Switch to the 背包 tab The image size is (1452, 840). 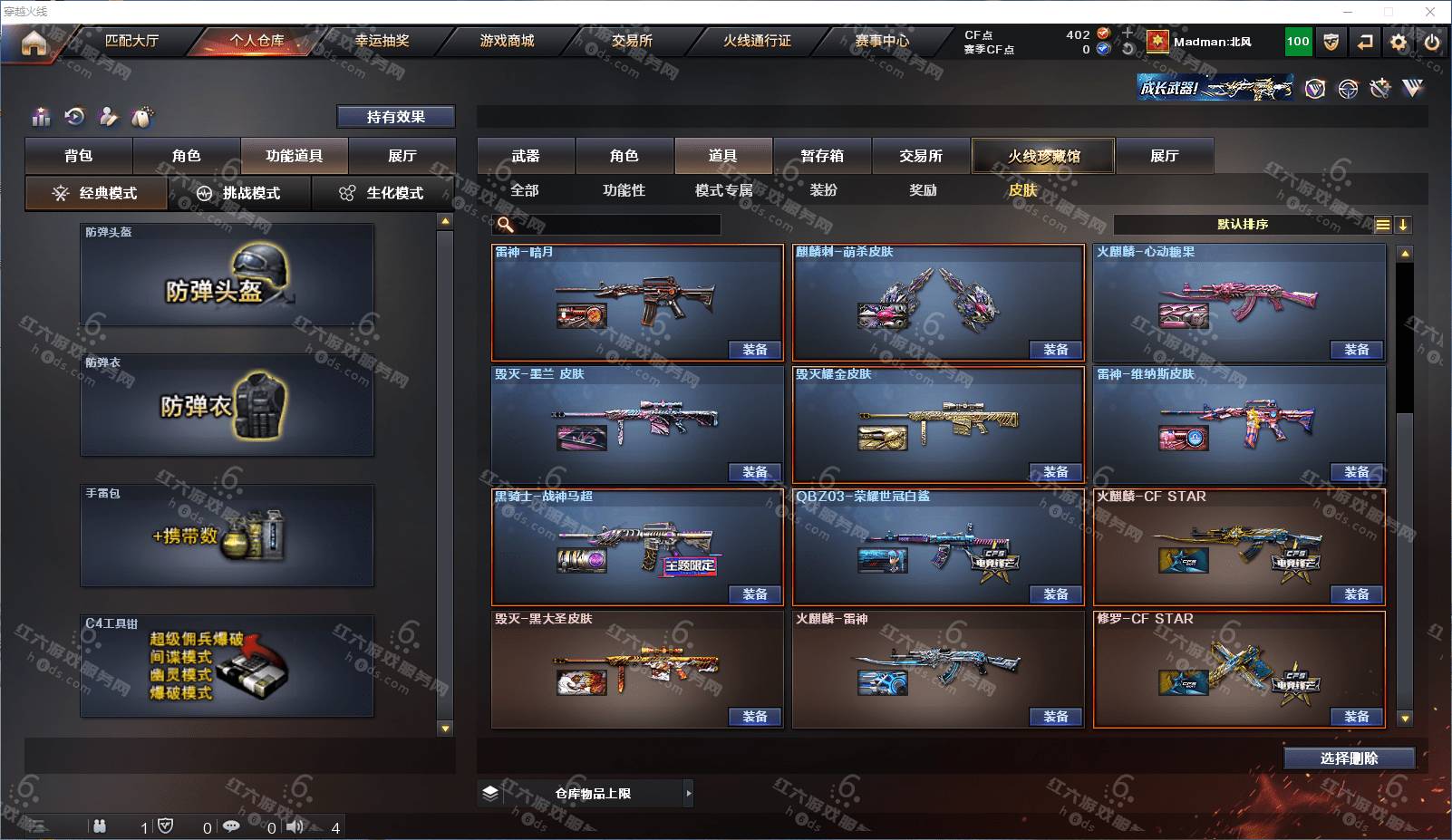(79, 156)
